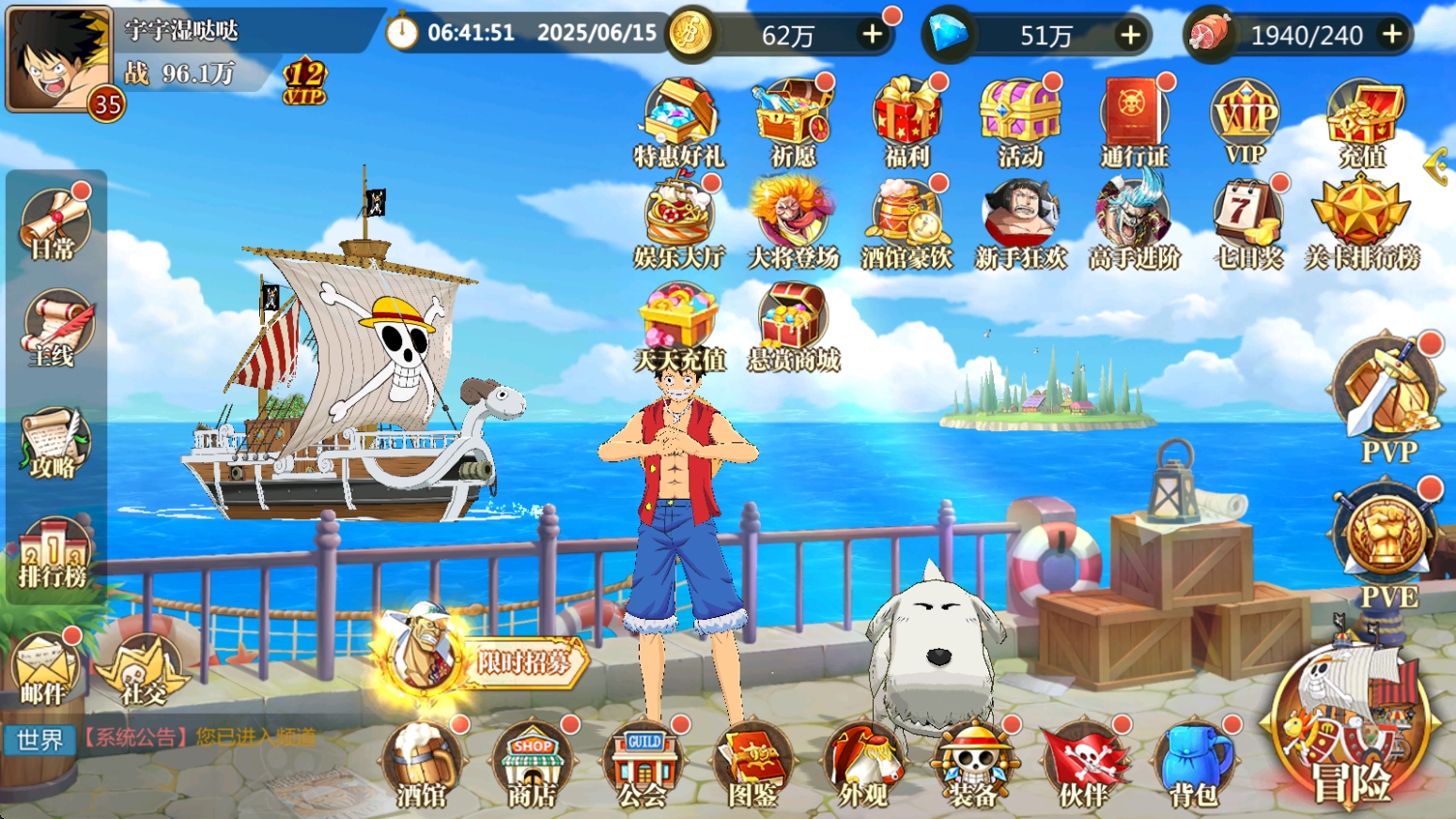The image size is (1456, 819).
Task: Open the 世界 world chat channel
Action: 39,740
